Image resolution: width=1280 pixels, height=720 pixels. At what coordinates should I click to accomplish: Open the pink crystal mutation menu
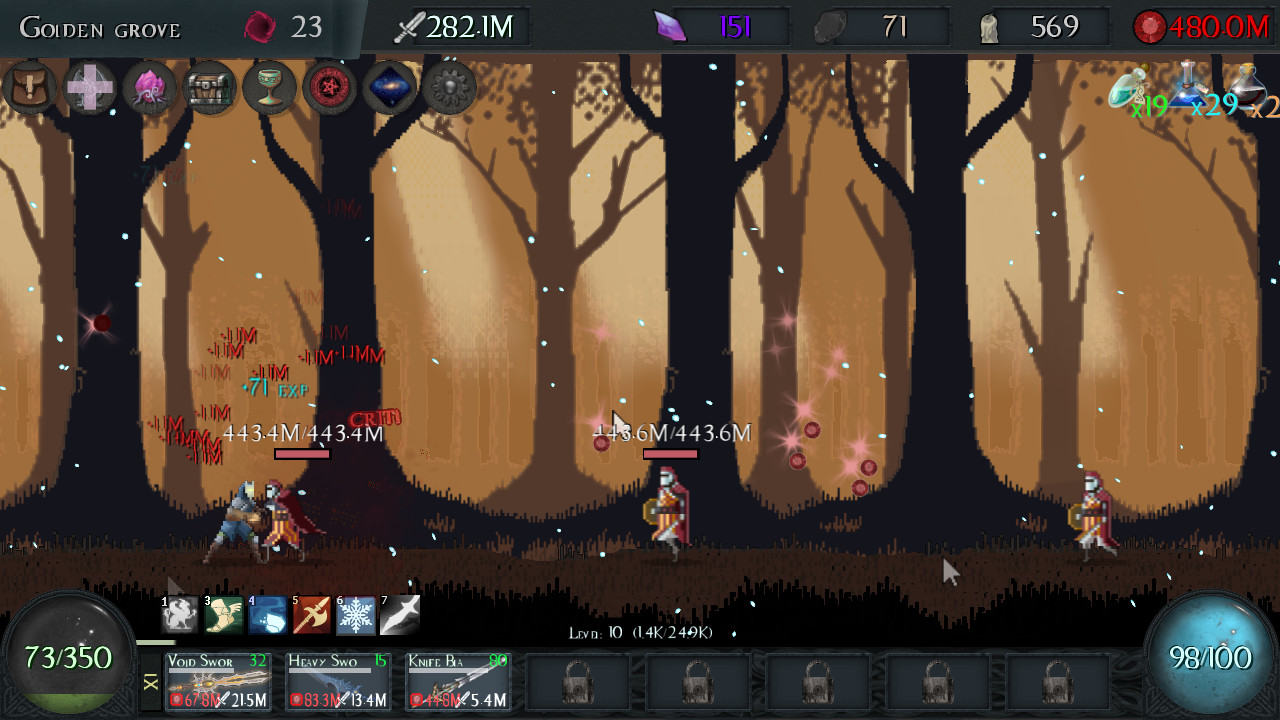click(x=149, y=88)
